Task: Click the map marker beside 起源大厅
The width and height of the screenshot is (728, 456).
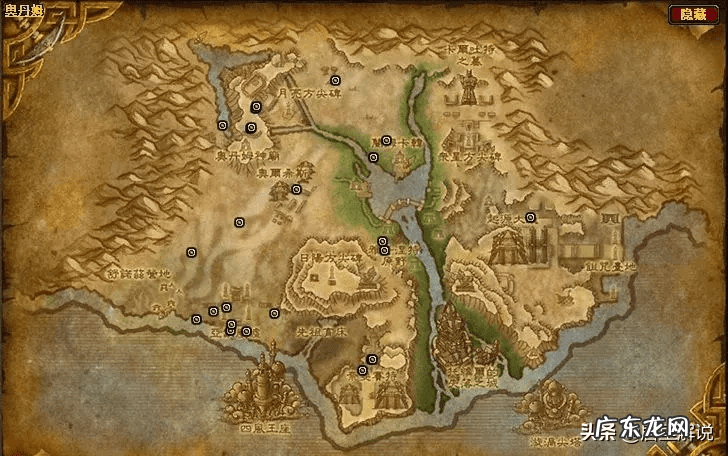Action: (x=531, y=217)
